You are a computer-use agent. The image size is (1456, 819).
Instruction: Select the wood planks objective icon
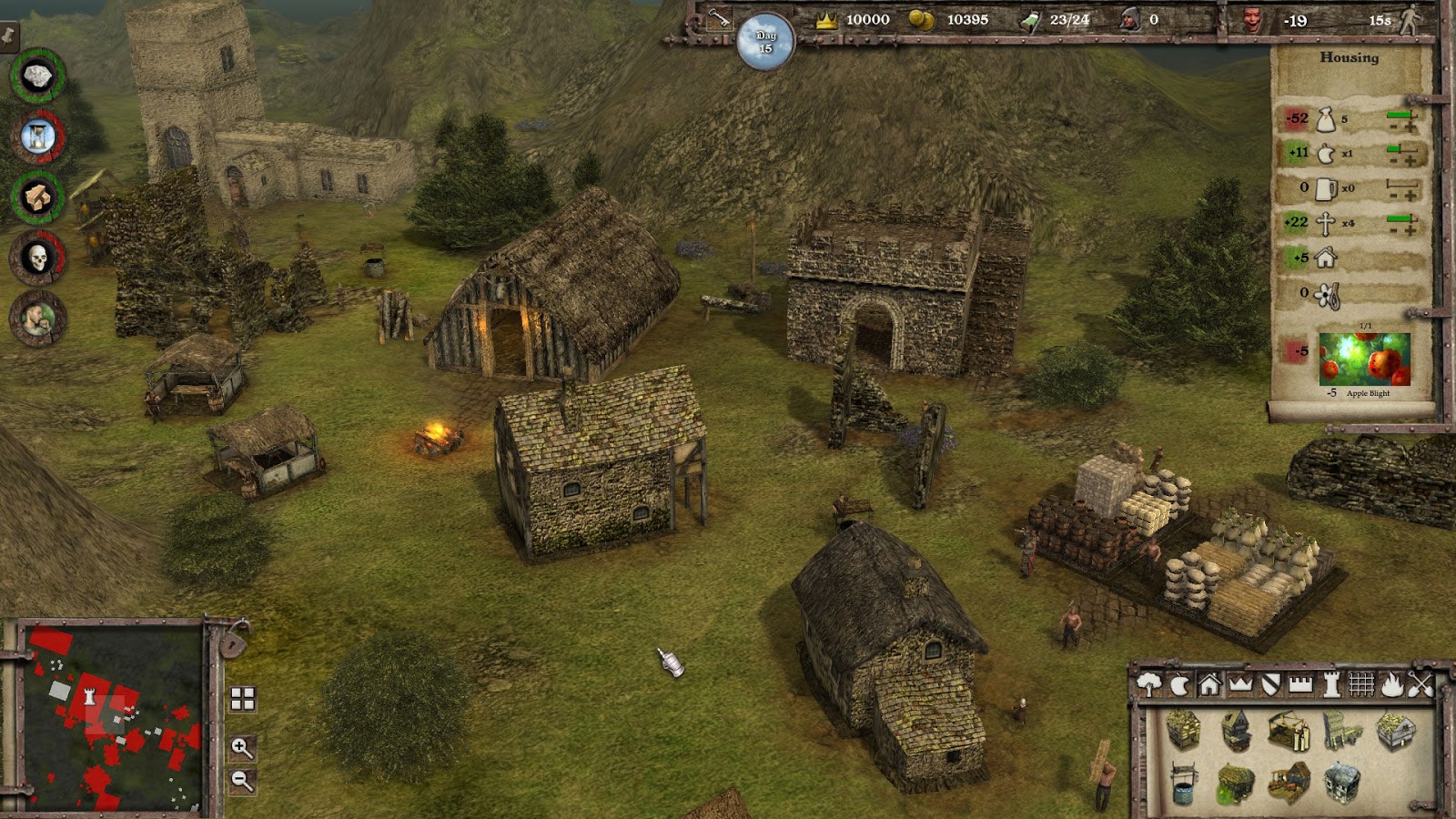pos(37,197)
